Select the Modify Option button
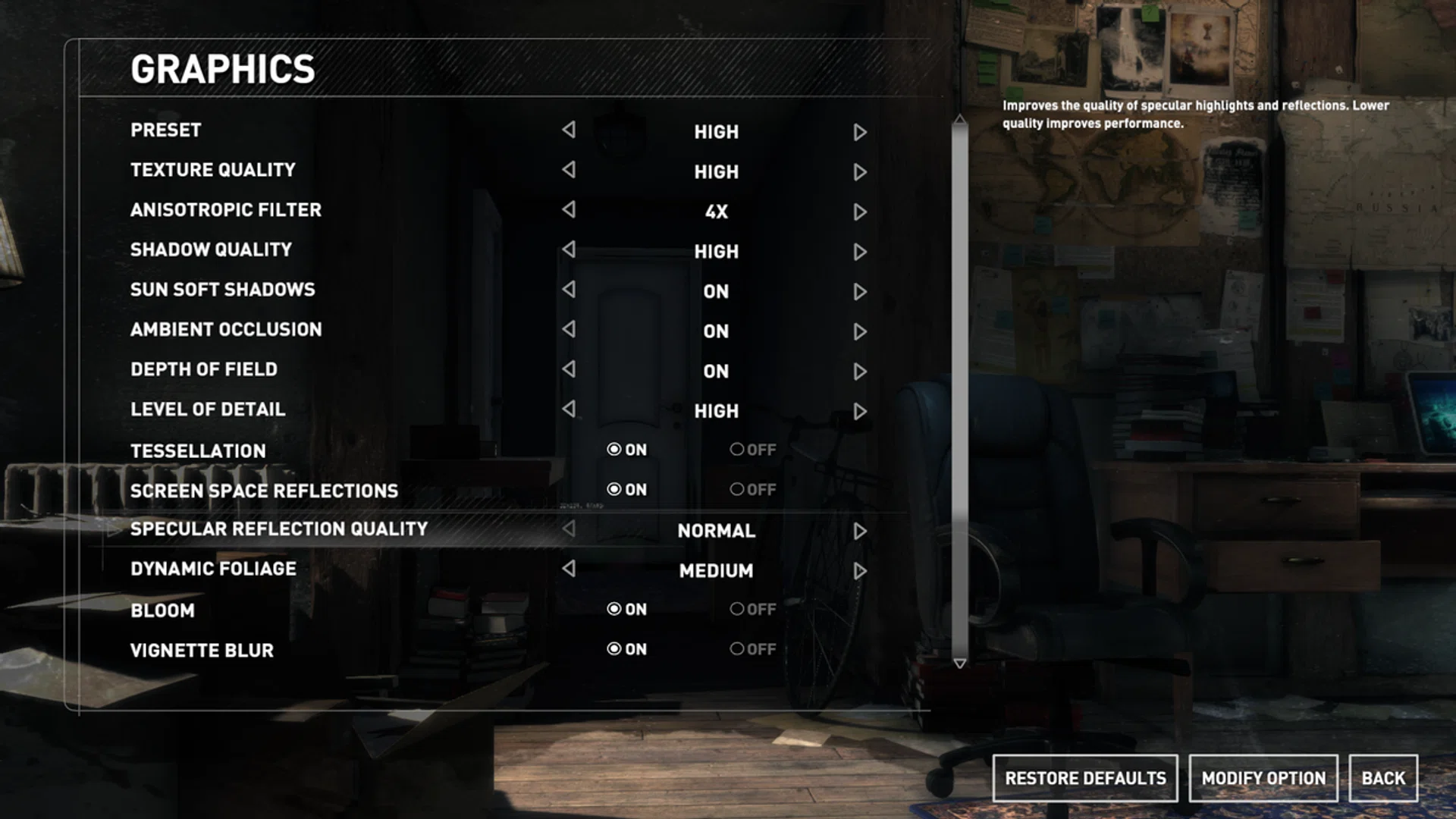1456x819 pixels. (x=1263, y=778)
